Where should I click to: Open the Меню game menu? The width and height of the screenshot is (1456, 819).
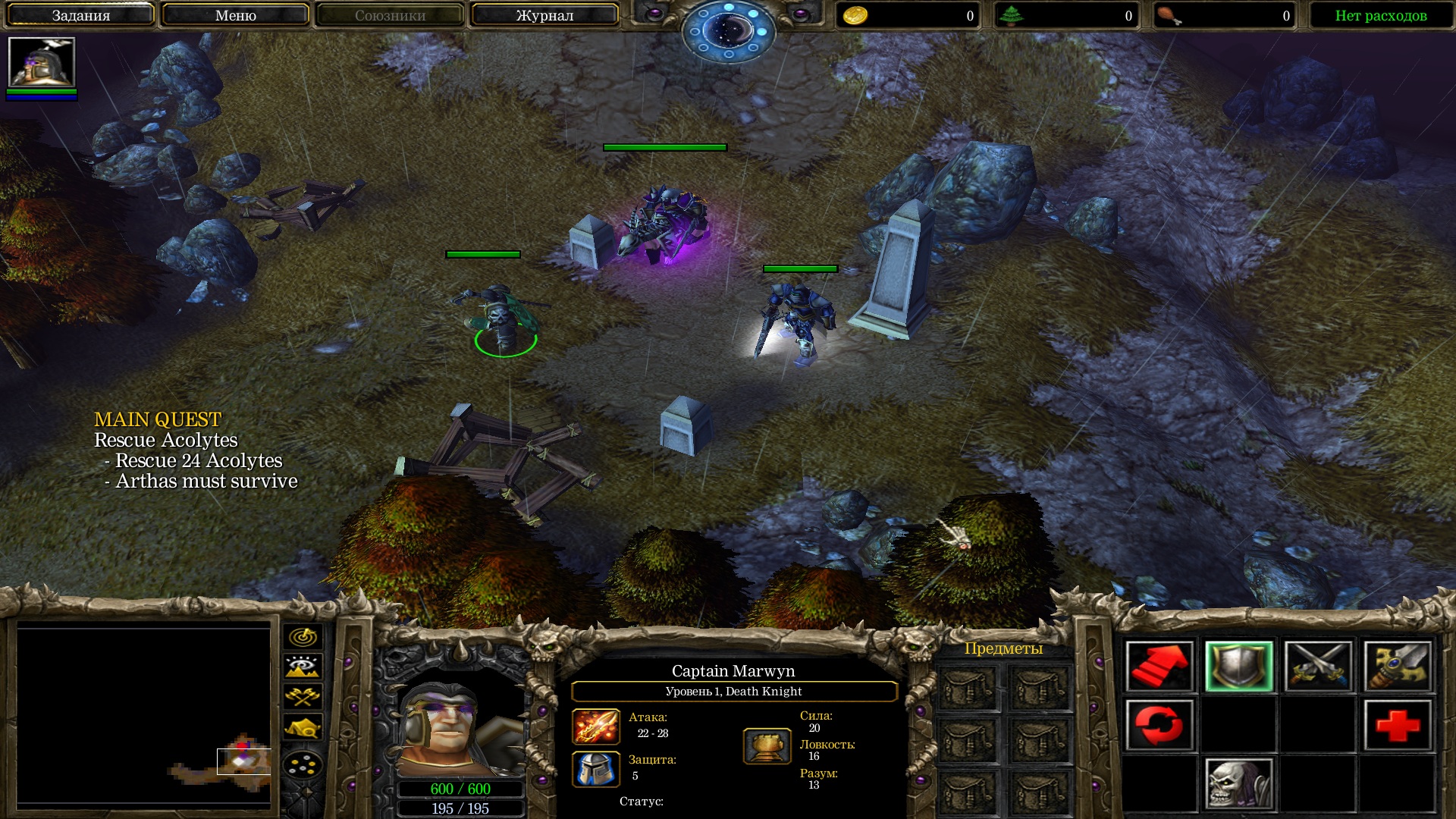235,15
